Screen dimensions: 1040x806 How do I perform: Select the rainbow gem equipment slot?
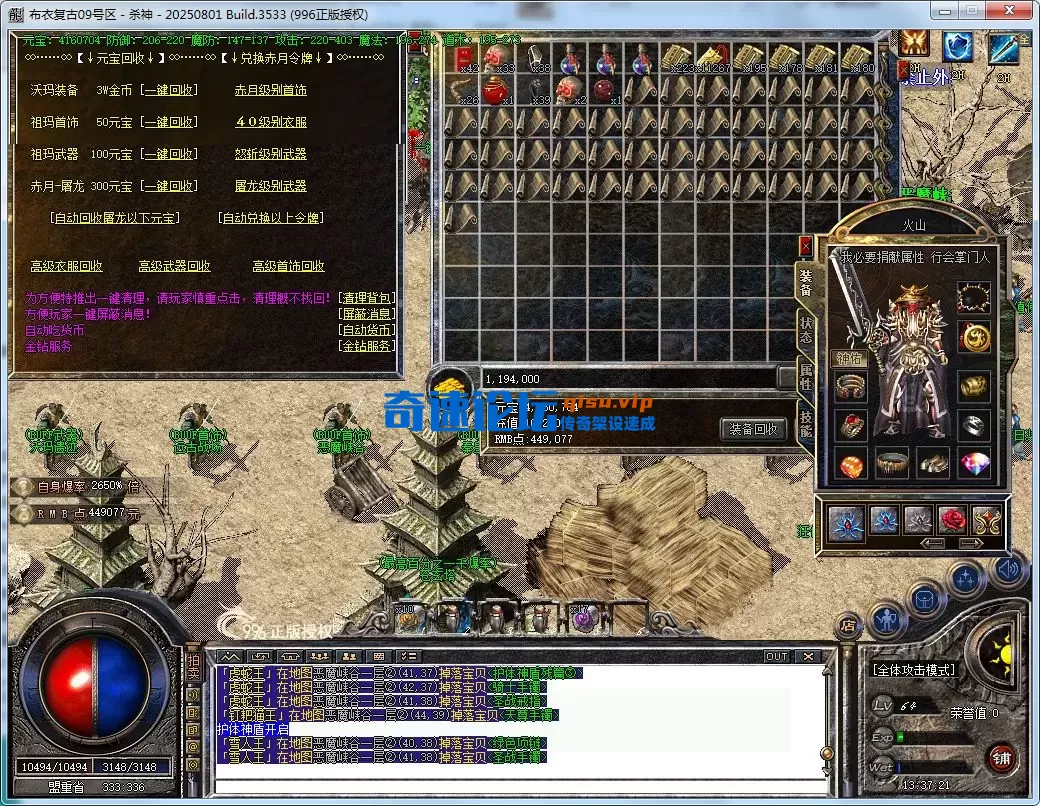click(975, 465)
